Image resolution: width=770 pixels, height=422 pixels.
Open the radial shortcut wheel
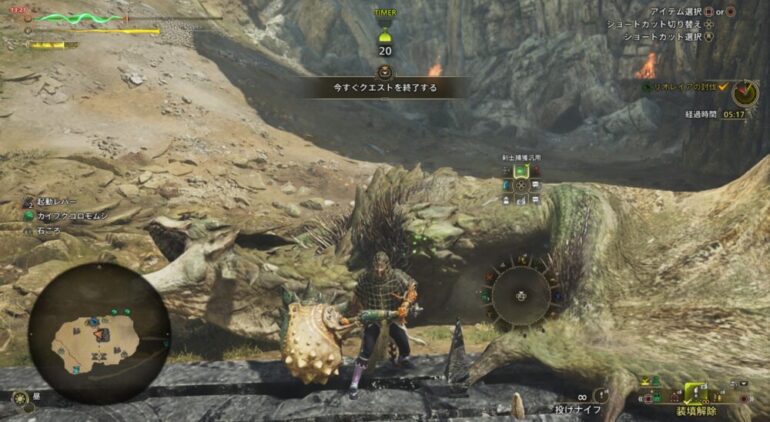[x=520, y=295]
